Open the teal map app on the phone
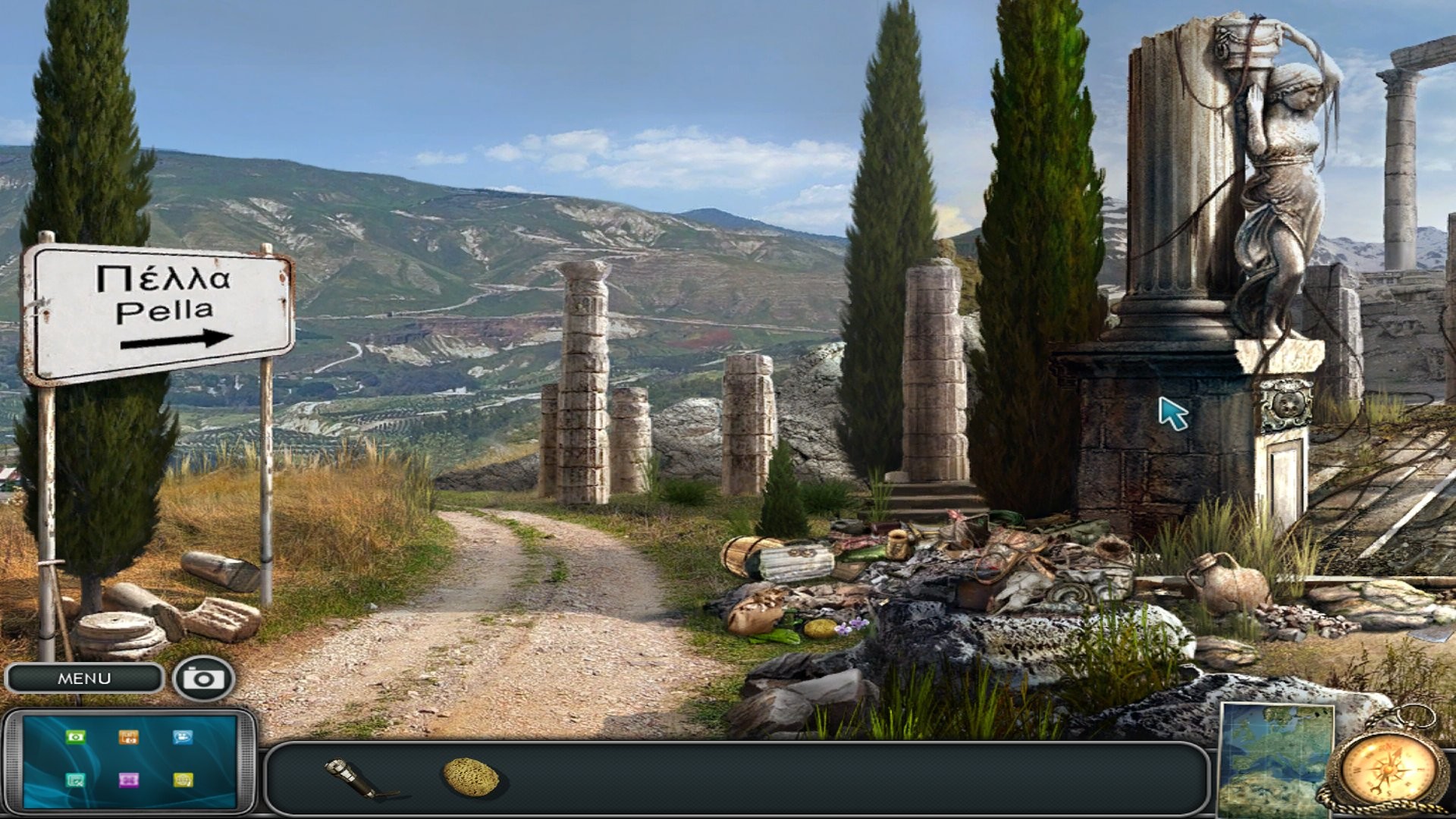This screenshot has height=819, width=1456. [74, 780]
